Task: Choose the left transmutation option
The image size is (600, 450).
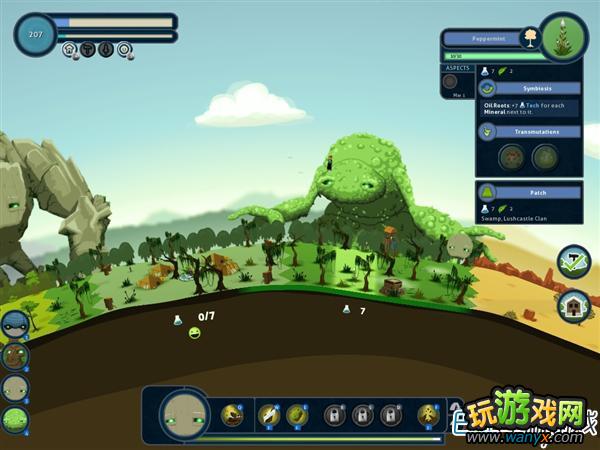Action: pos(512,157)
